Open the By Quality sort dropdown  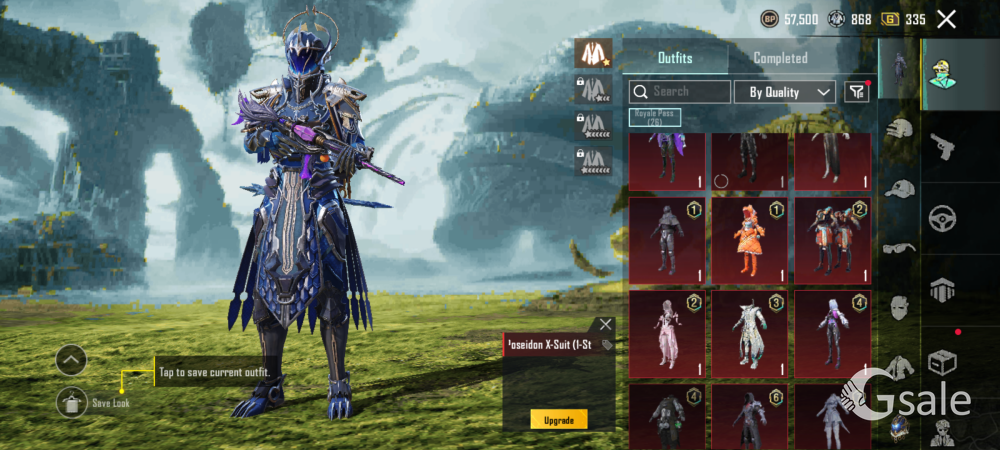tap(785, 92)
